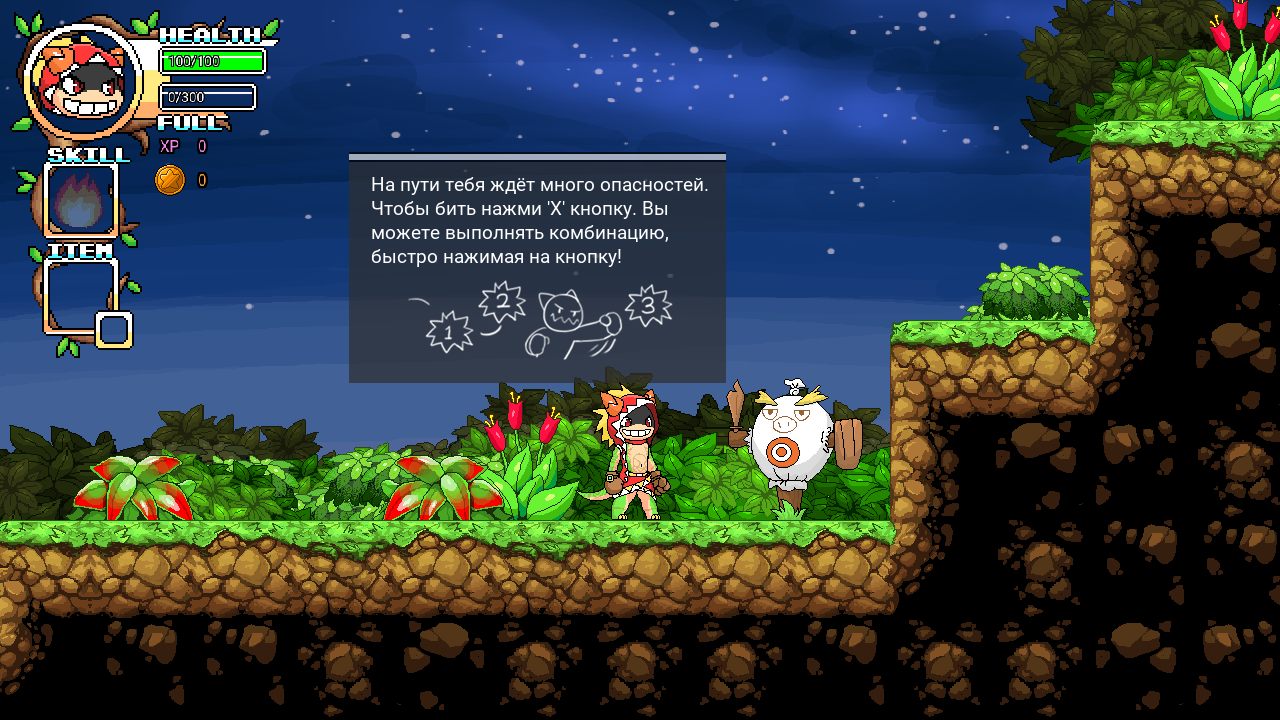Image resolution: width=1280 pixels, height=720 pixels.
Task: Click the orange coin counter icon
Action: (x=170, y=180)
